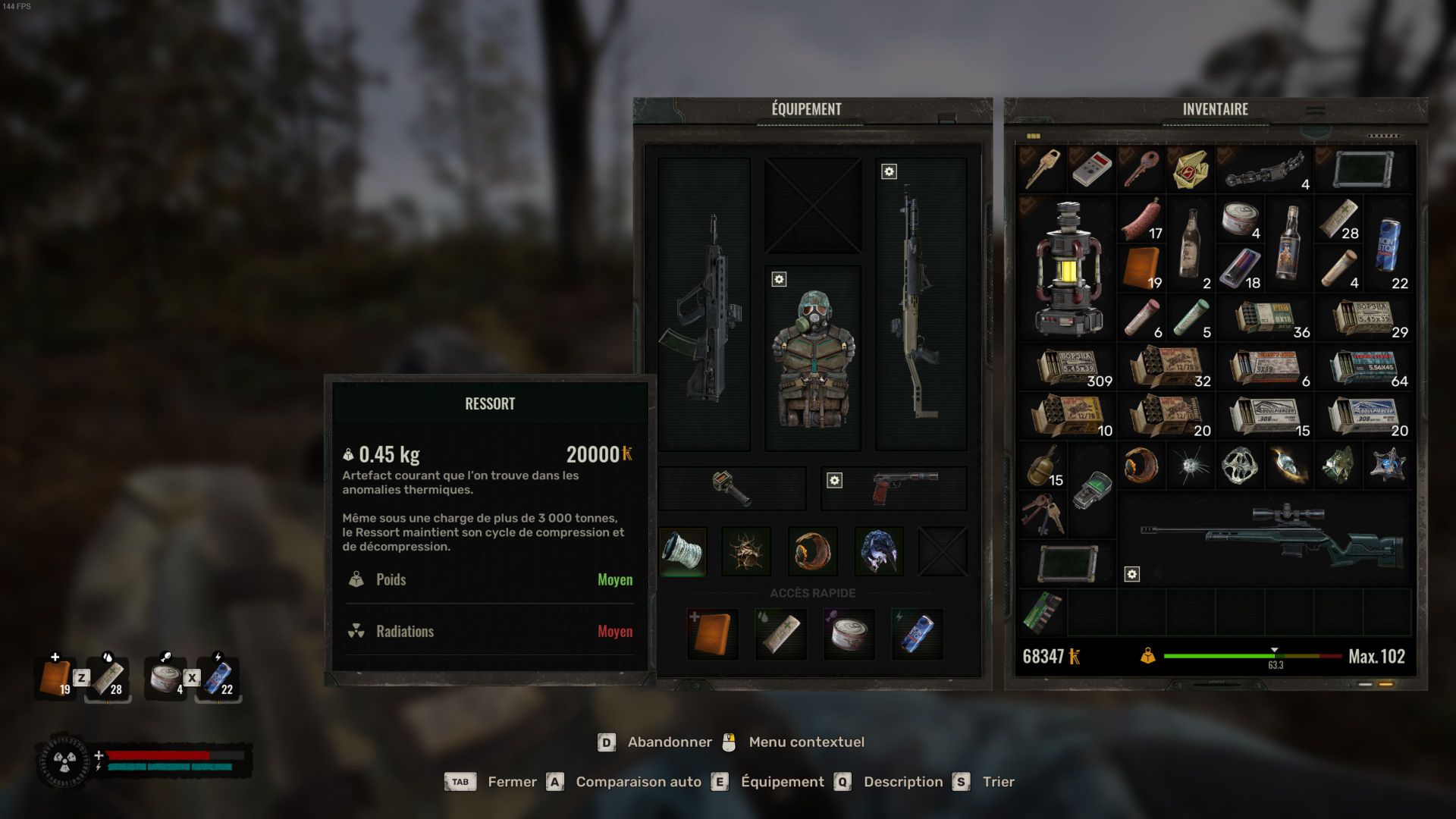This screenshot has height=819, width=1456.
Task: Choose the bunch of keys in inventory
Action: pyautogui.click(x=1042, y=513)
